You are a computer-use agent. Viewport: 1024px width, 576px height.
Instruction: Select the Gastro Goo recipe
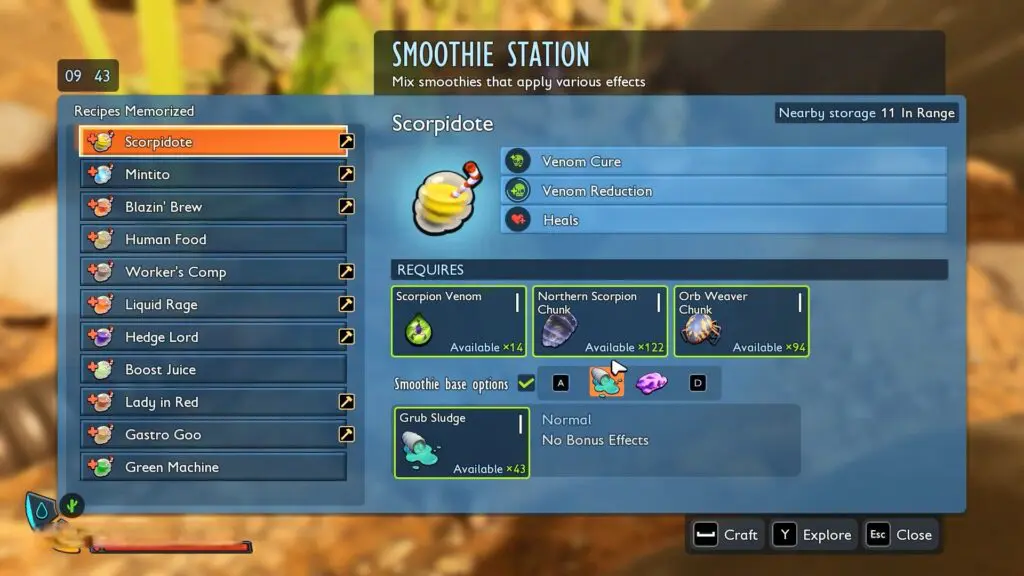[x=213, y=435]
